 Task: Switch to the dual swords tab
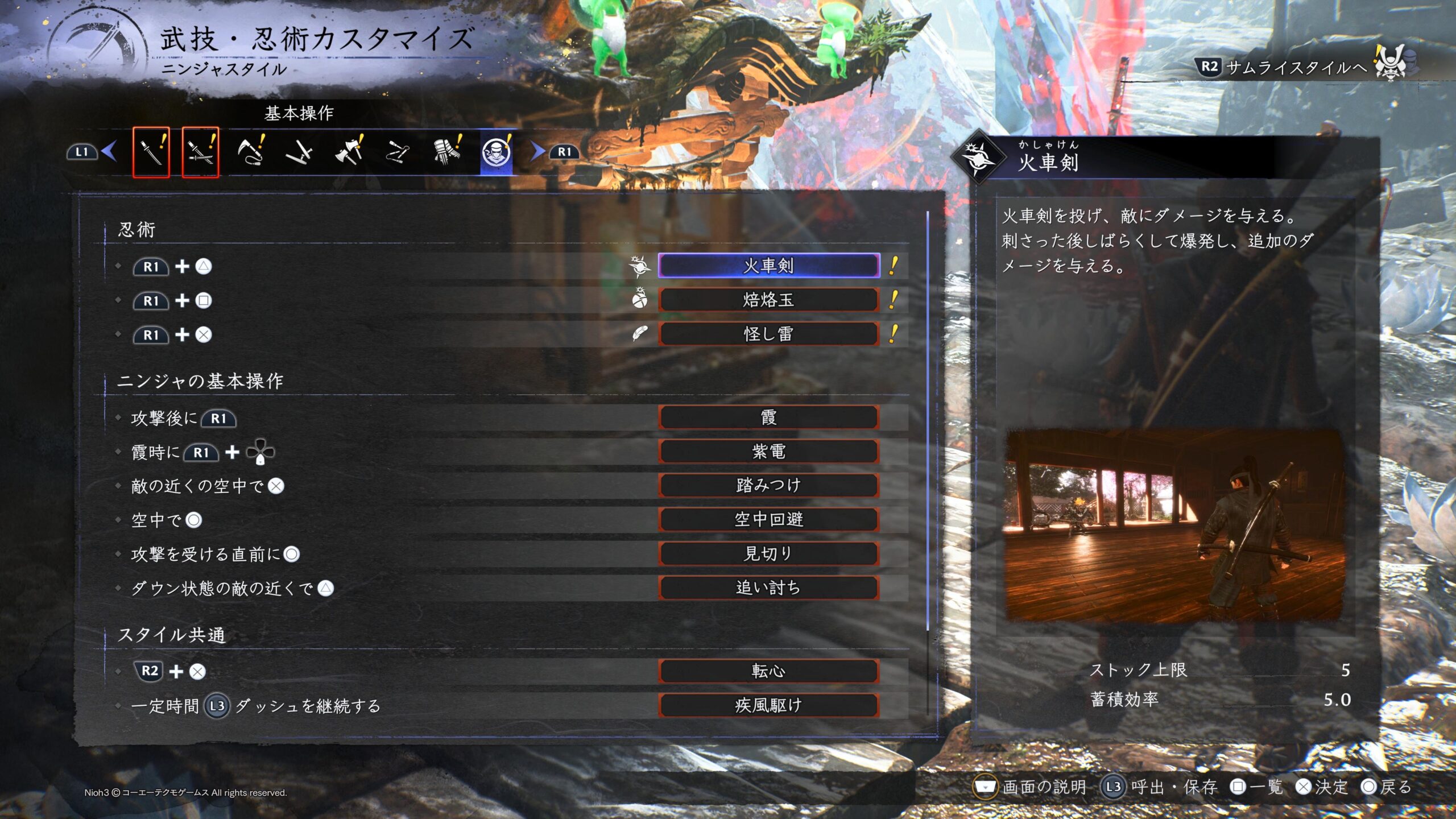click(x=200, y=152)
